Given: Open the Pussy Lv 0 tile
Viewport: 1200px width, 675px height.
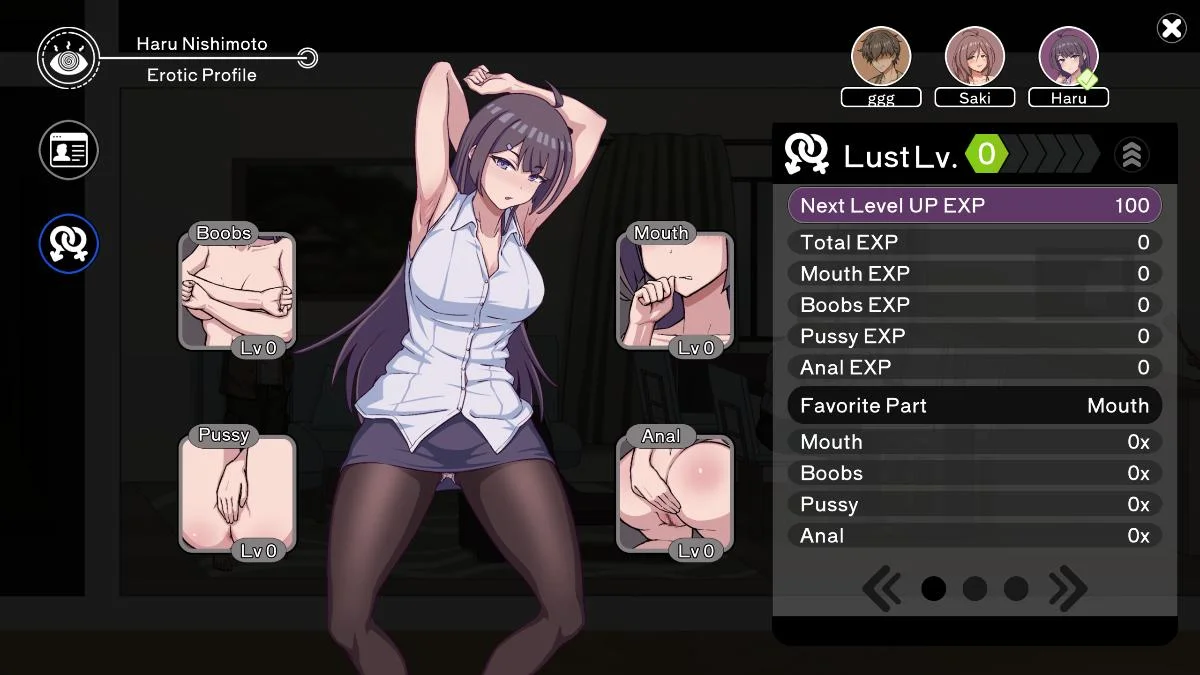Looking at the screenshot, I should [x=237, y=494].
